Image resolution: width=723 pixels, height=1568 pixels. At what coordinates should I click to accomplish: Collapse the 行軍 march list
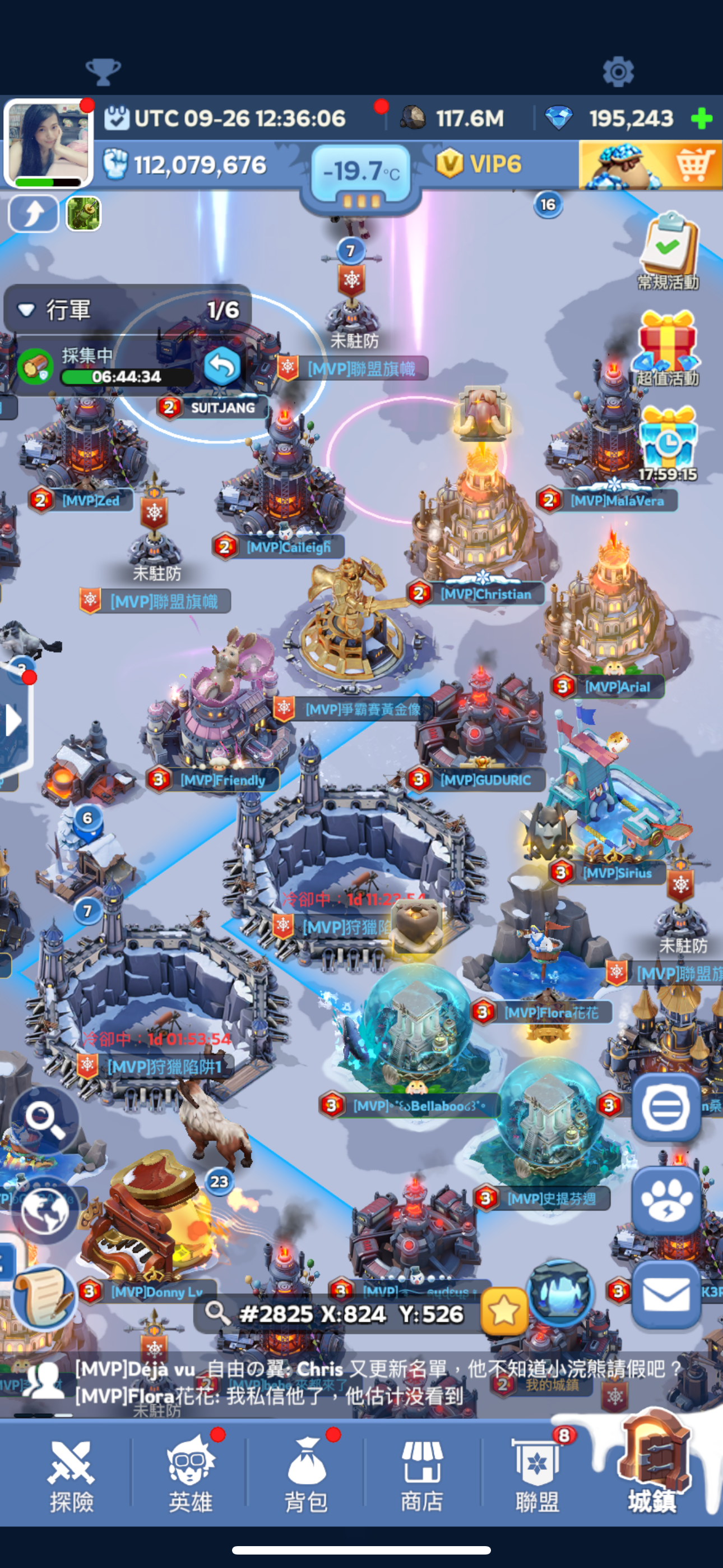pos(26,310)
